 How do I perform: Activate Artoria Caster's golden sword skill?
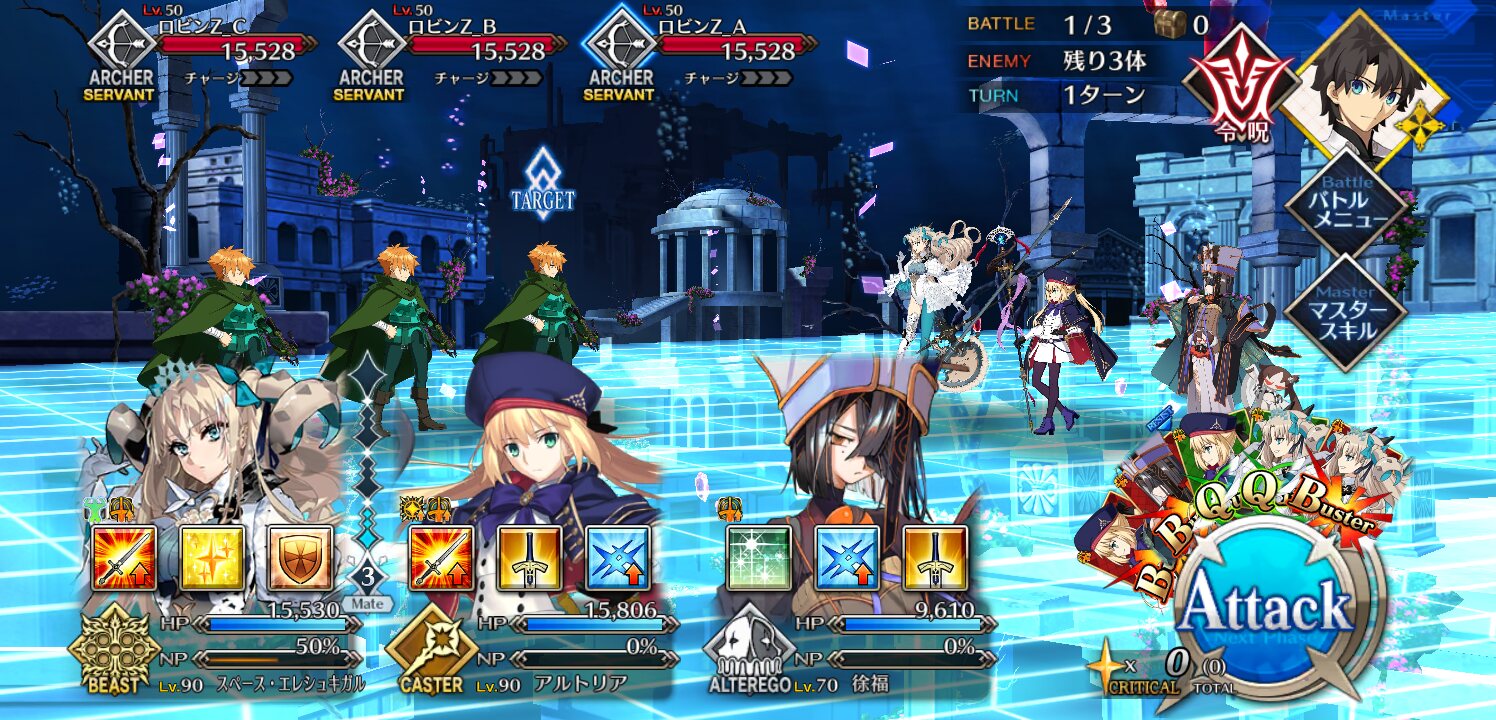(530, 557)
